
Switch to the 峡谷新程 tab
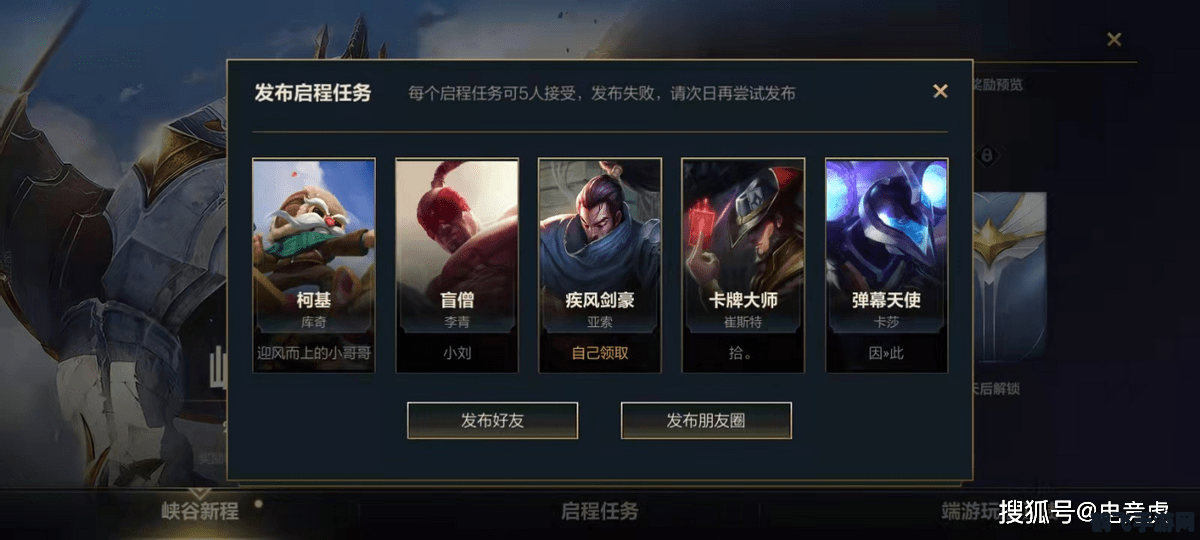200,511
